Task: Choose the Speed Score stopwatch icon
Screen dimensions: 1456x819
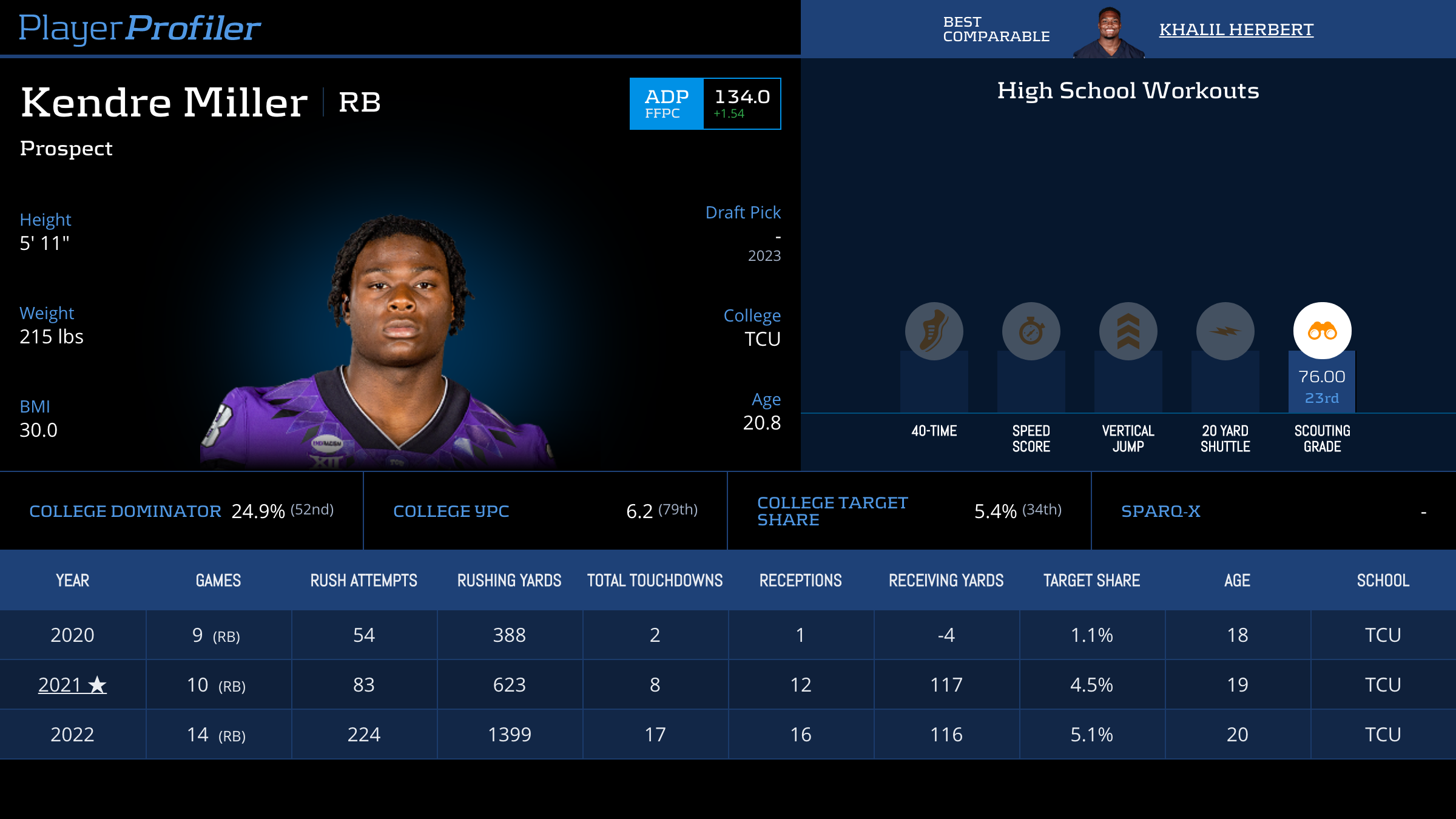Action: (x=1031, y=331)
